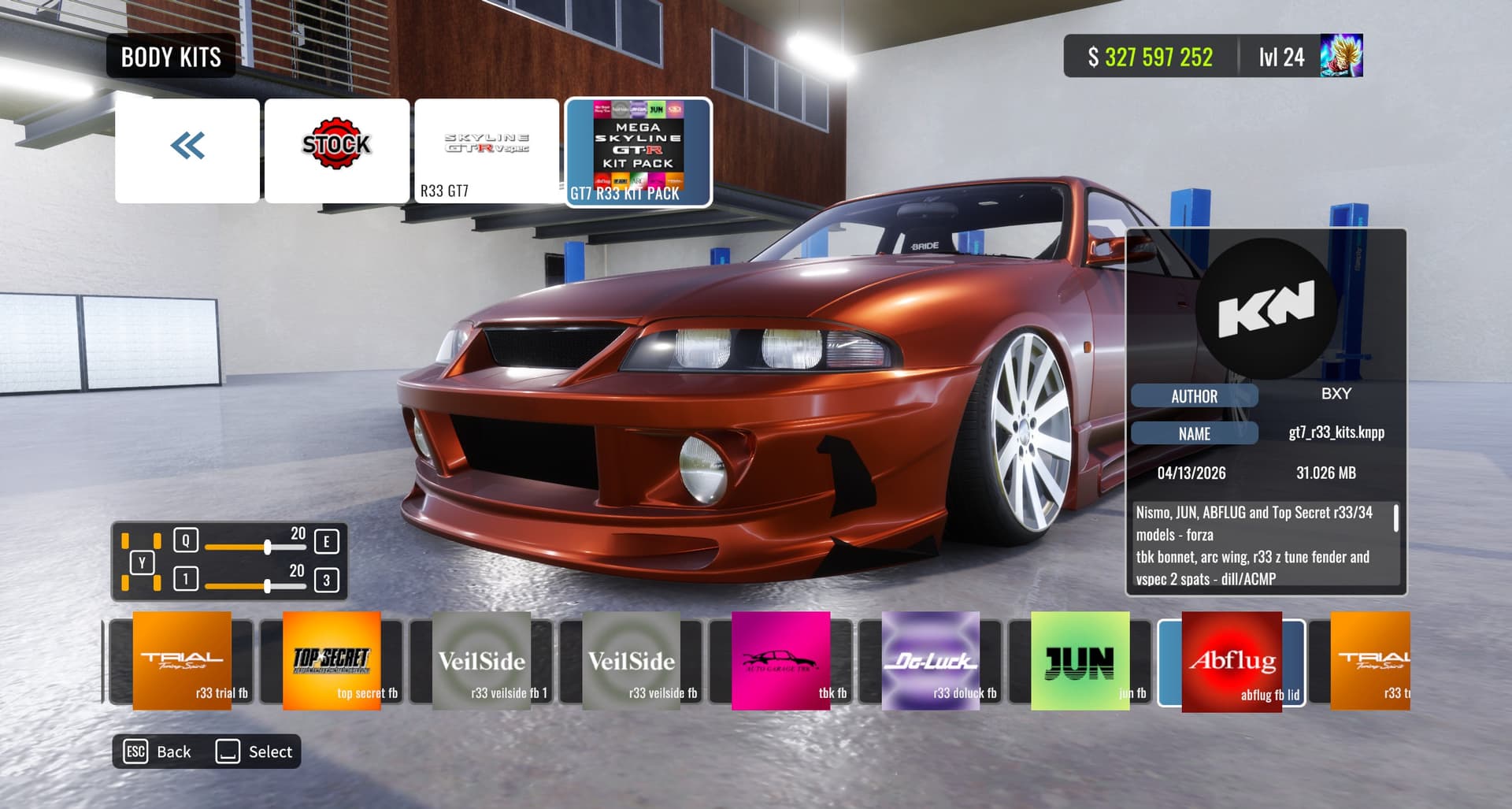Go back using the double-arrow tile
The height and width of the screenshot is (809, 1512).
pyautogui.click(x=187, y=150)
